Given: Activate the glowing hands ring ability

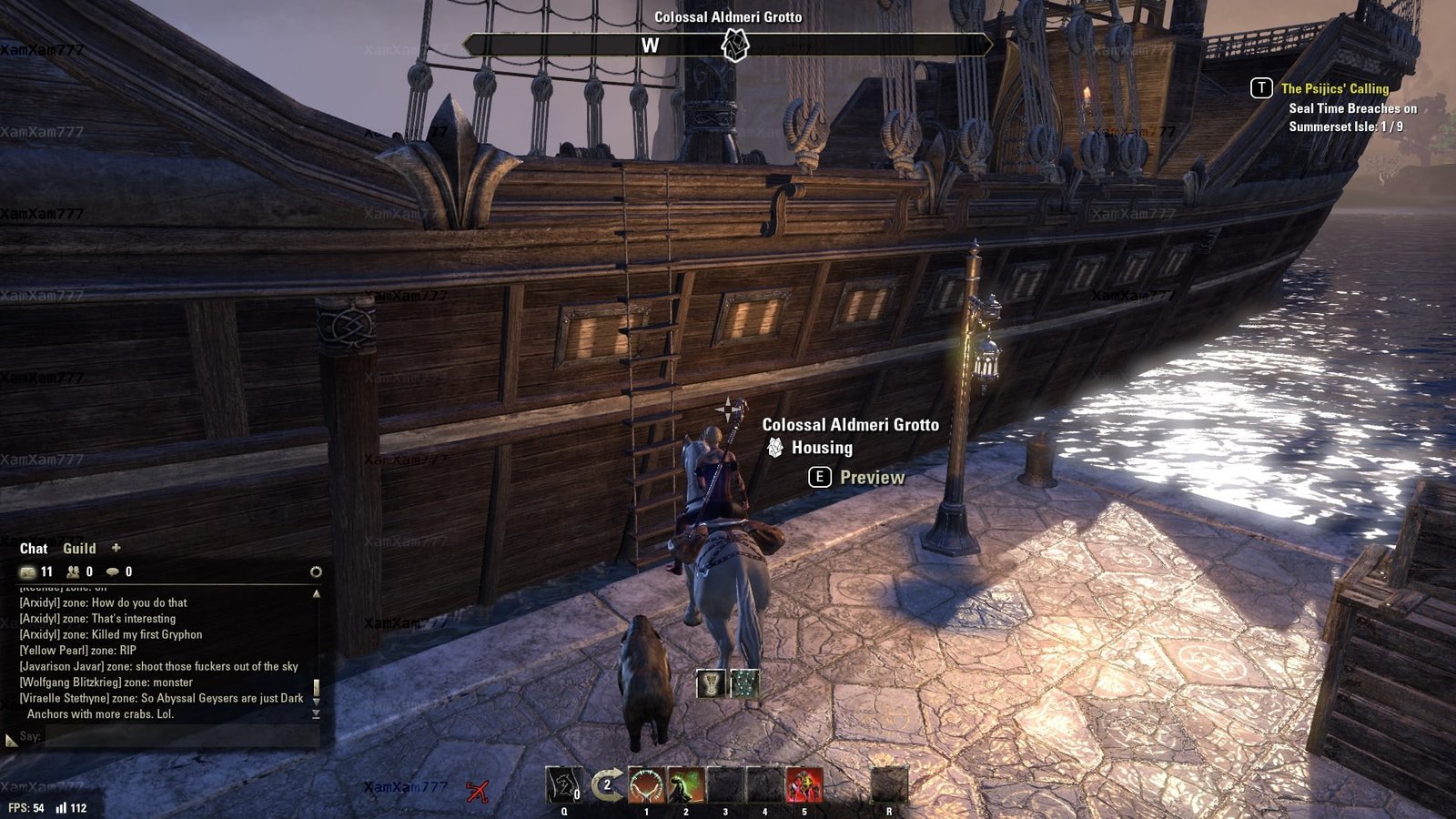Looking at the screenshot, I should click(x=646, y=784).
